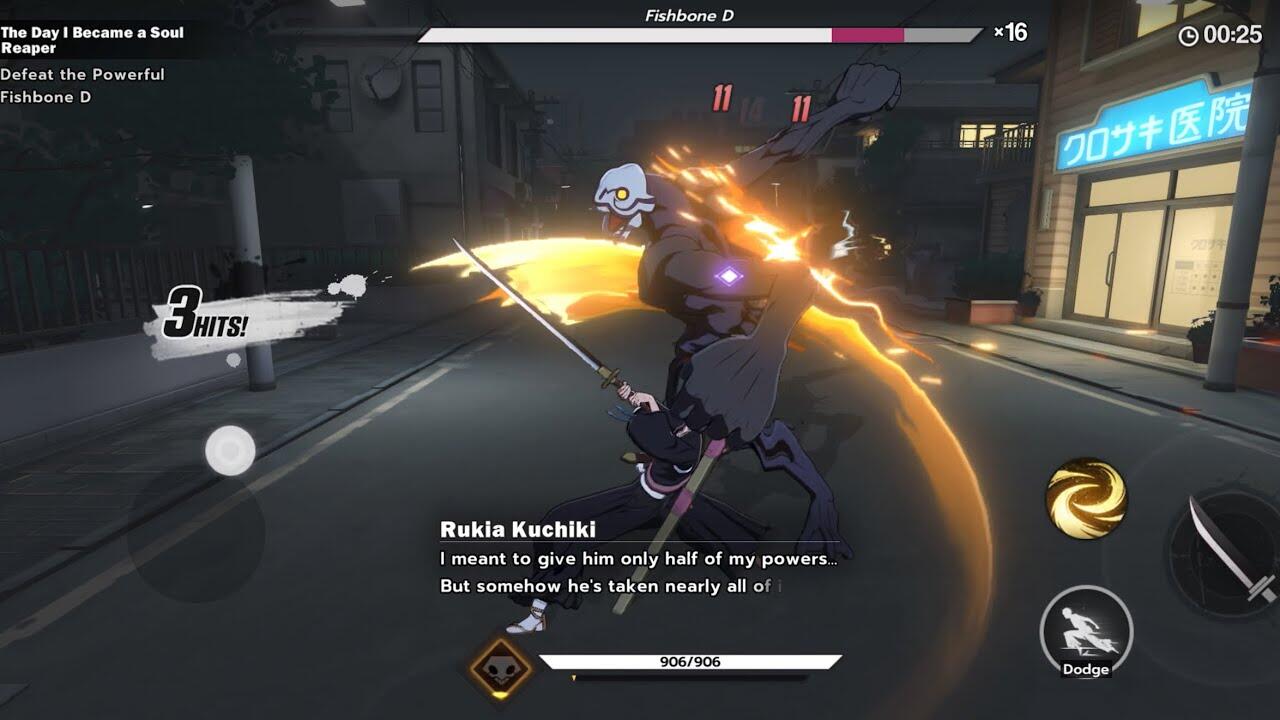Open the Soul Reaper quest tracker

tap(92, 40)
